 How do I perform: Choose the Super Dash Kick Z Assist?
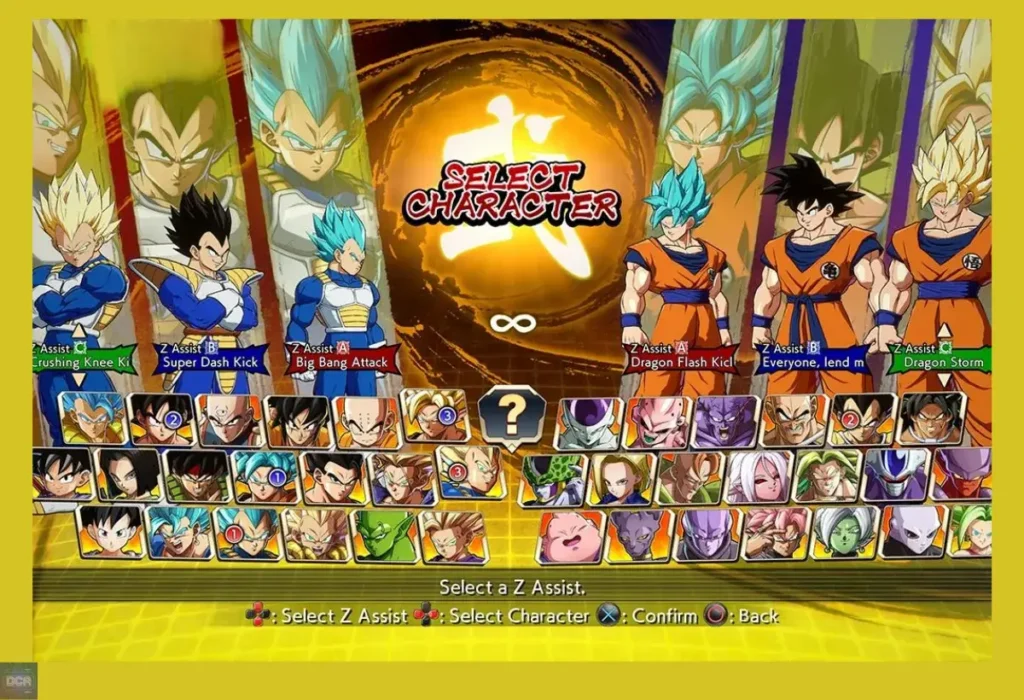click(x=211, y=360)
